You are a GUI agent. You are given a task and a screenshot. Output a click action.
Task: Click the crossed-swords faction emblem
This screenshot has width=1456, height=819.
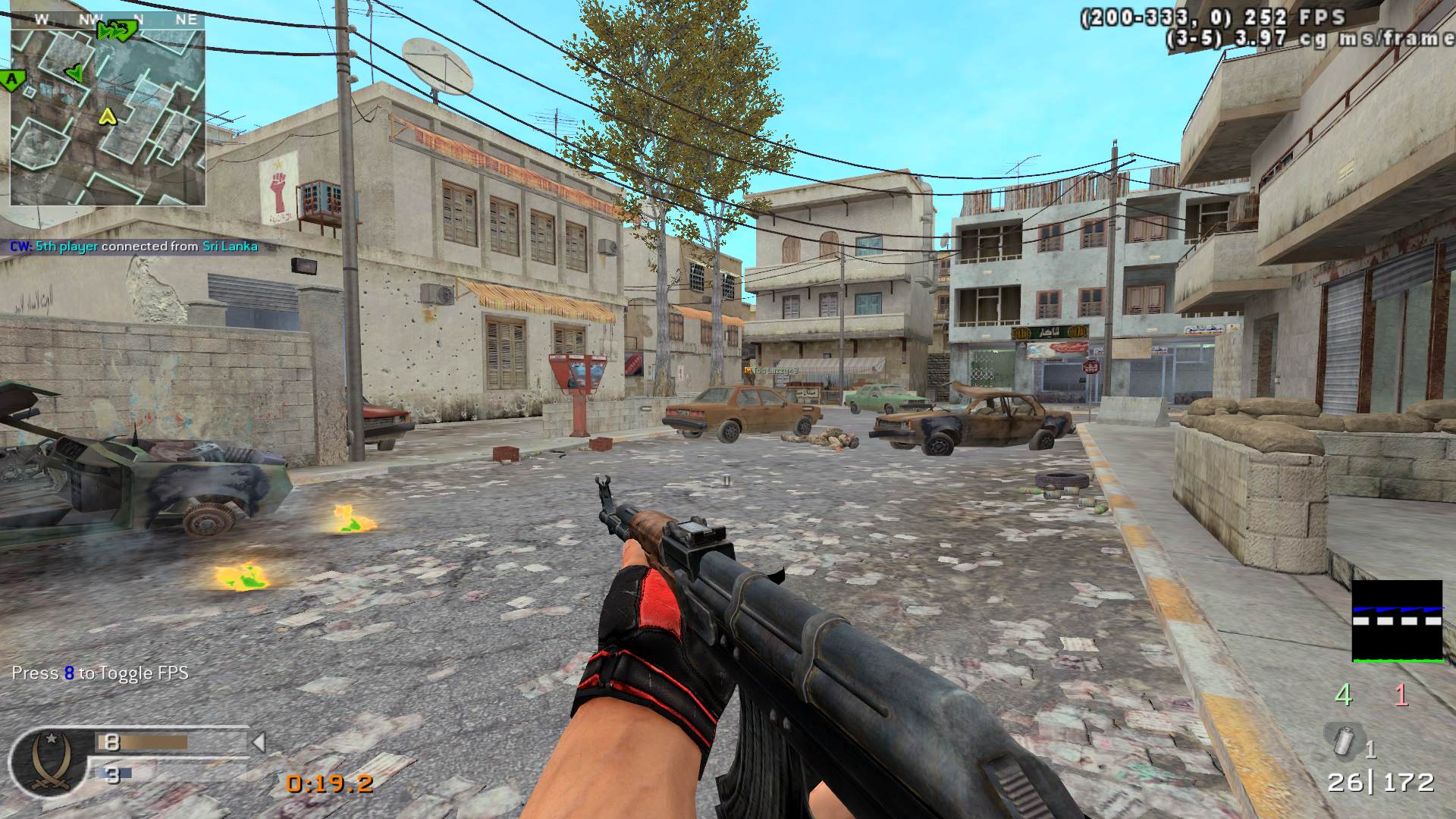(50, 761)
